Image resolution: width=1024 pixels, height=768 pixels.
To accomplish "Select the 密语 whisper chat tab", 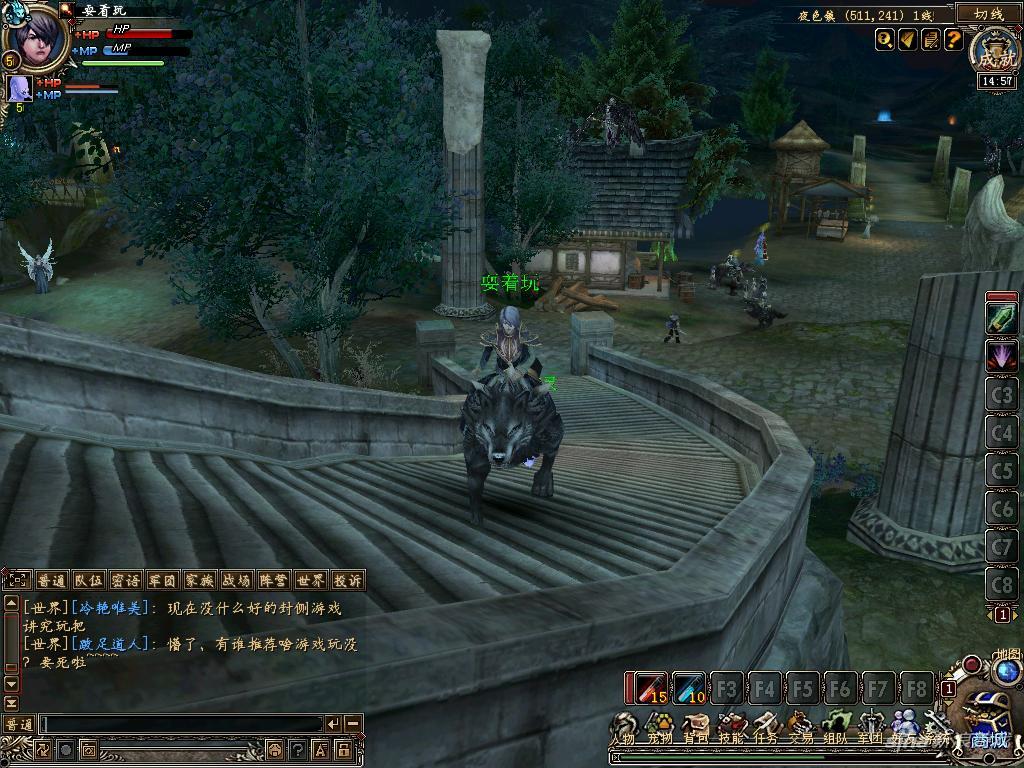I will [125, 580].
